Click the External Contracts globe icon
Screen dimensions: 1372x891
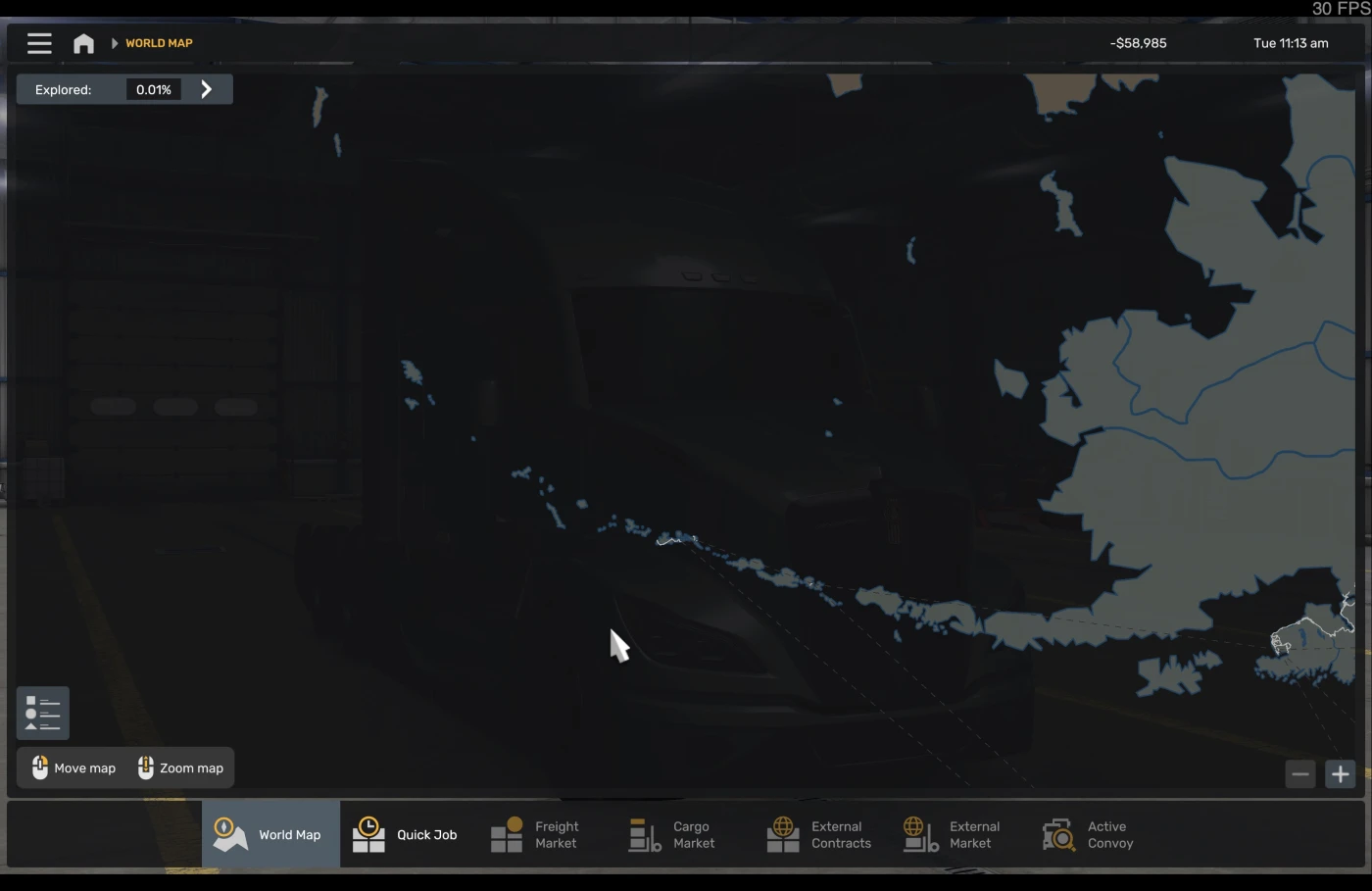pos(782,832)
